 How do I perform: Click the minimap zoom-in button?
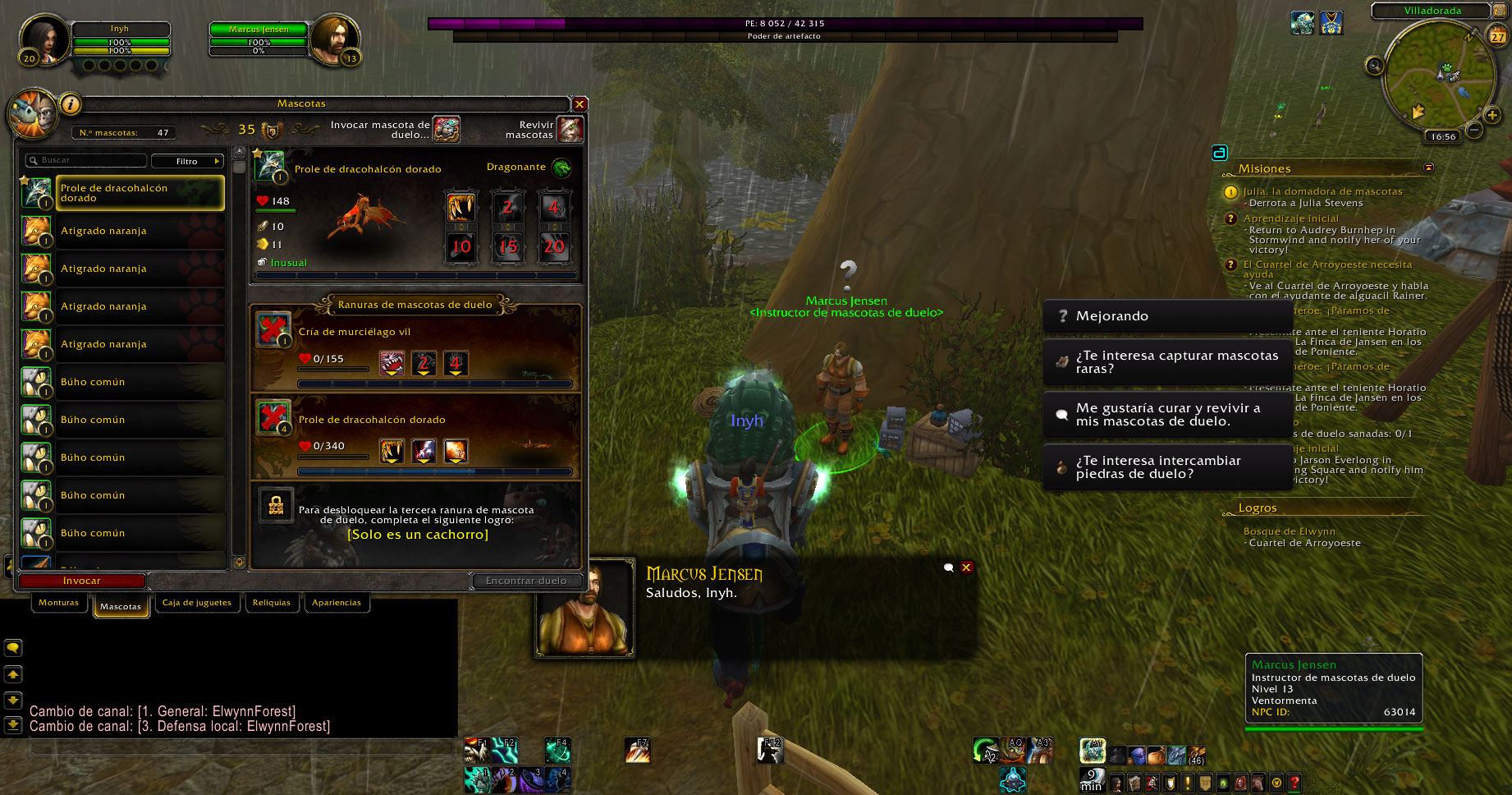[x=1492, y=115]
